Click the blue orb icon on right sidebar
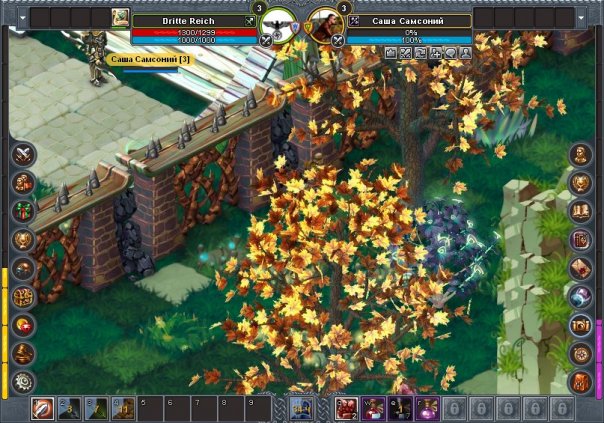Image resolution: width=604 pixels, height=423 pixels. [x=580, y=296]
